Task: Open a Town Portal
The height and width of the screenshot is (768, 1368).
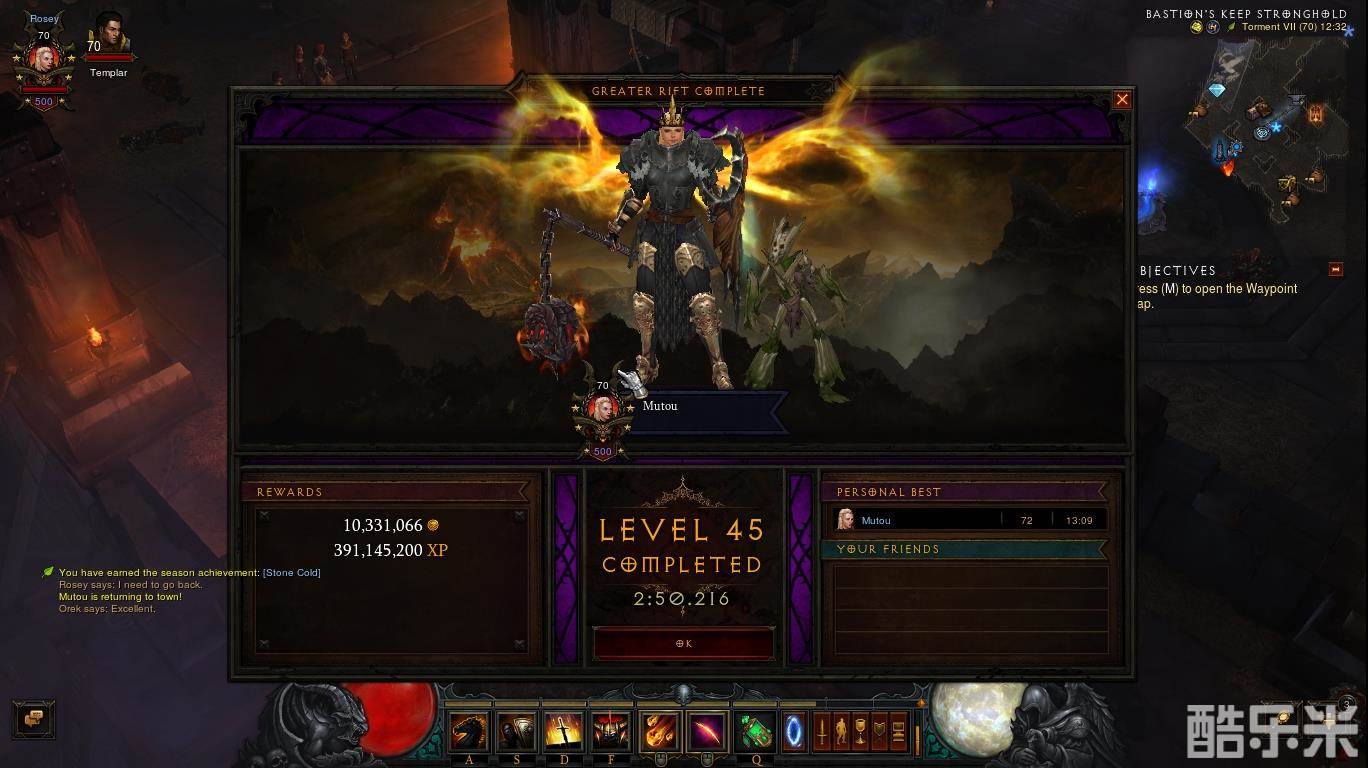Action: (x=795, y=732)
